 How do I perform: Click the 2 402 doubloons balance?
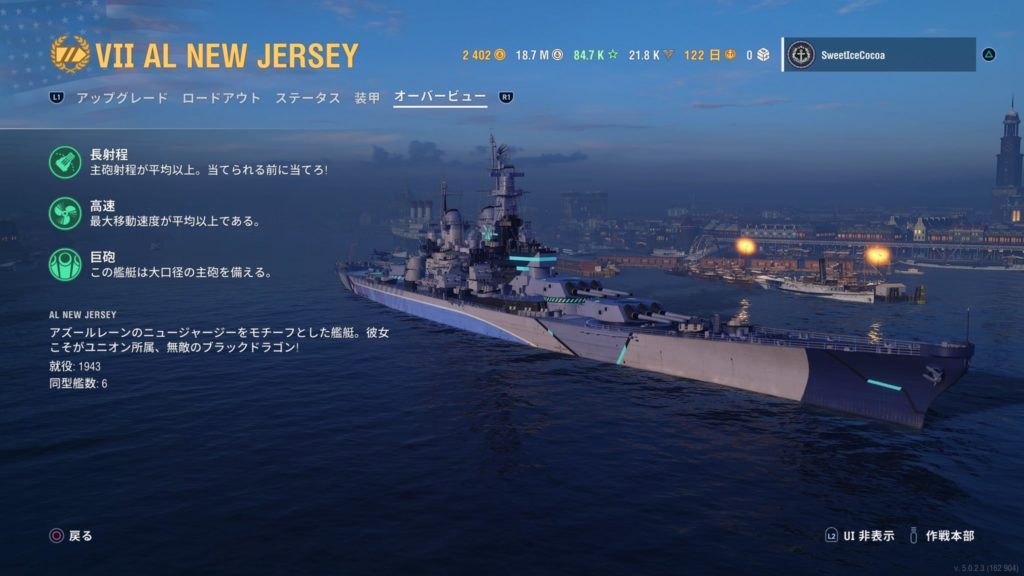click(483, 55)
